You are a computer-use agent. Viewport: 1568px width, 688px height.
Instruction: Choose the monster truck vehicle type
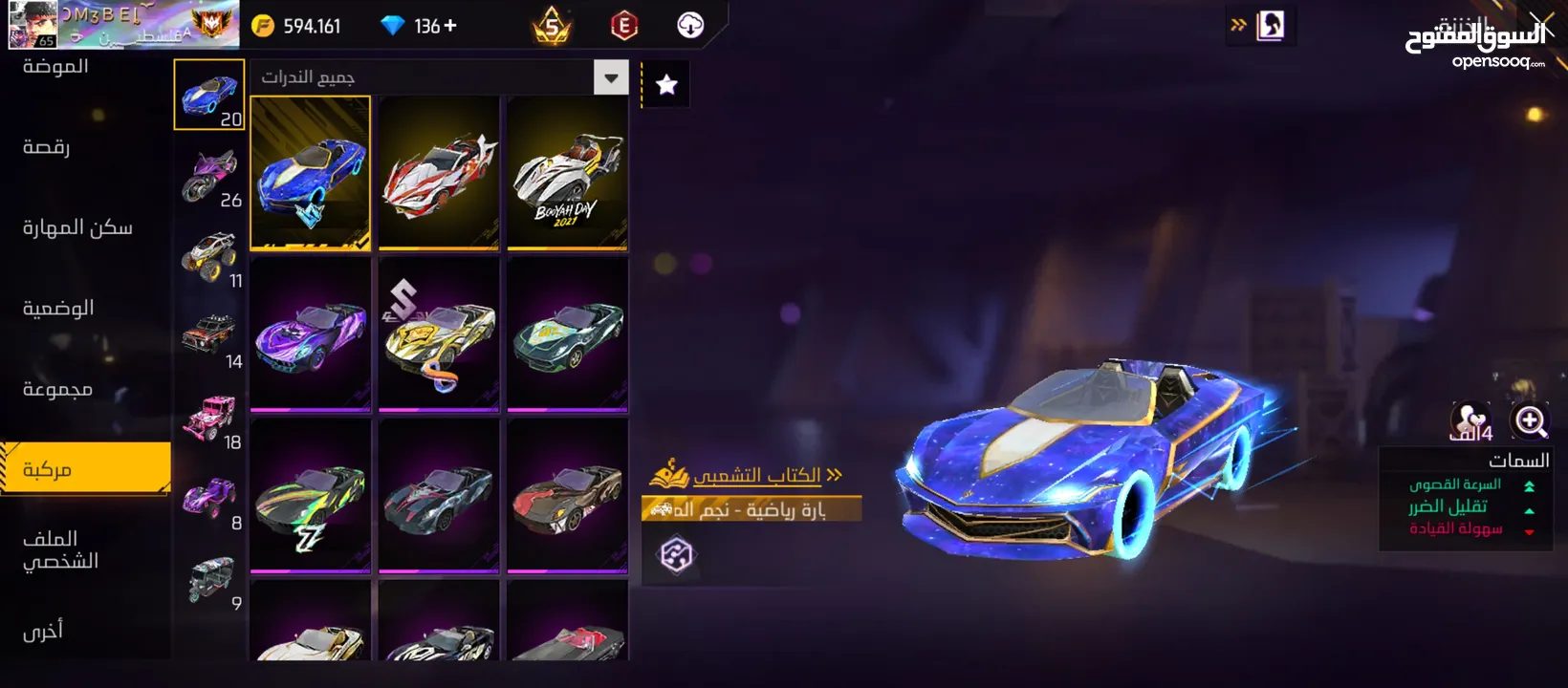click(210, 257)
